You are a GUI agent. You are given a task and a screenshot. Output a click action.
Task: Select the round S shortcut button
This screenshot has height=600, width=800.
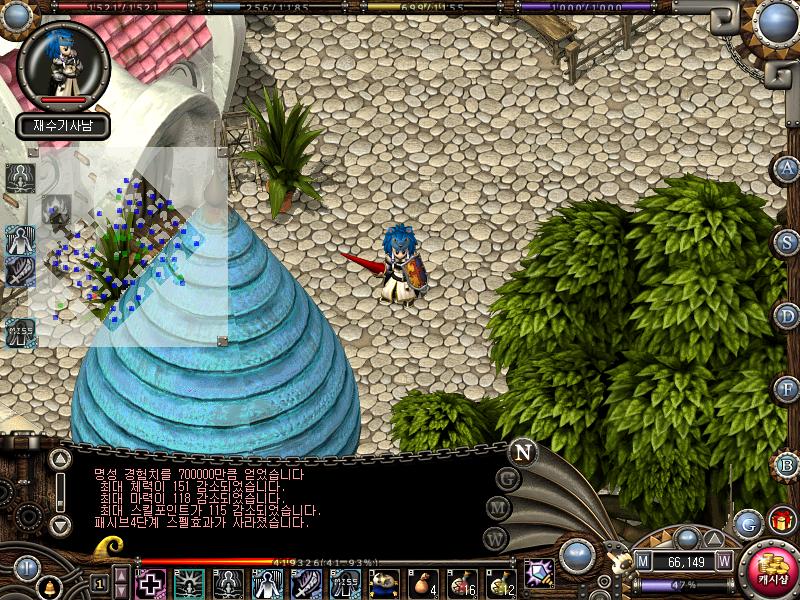[788, 242]
